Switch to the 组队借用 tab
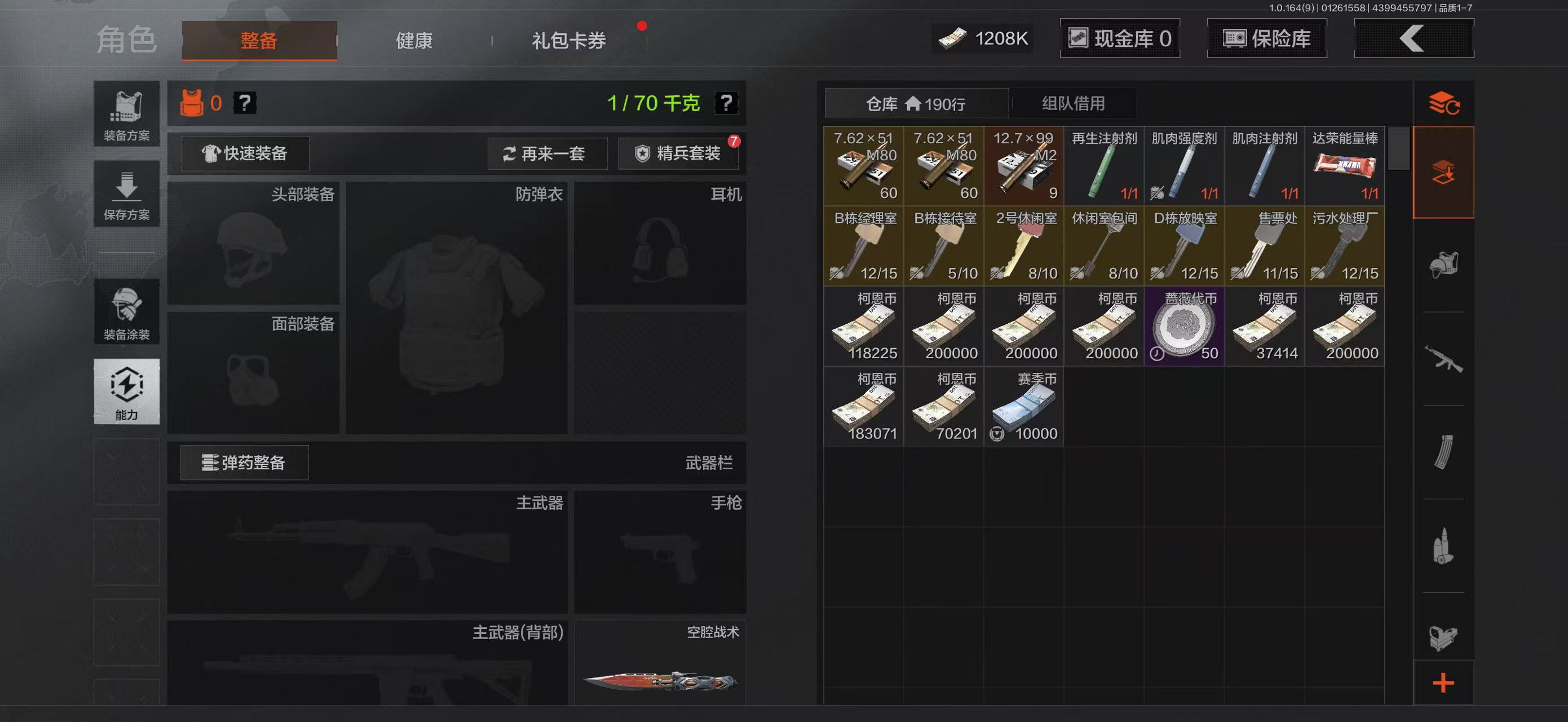Screen dimensions: 1568x722 pyautogui.click(x=1073, y=103)
